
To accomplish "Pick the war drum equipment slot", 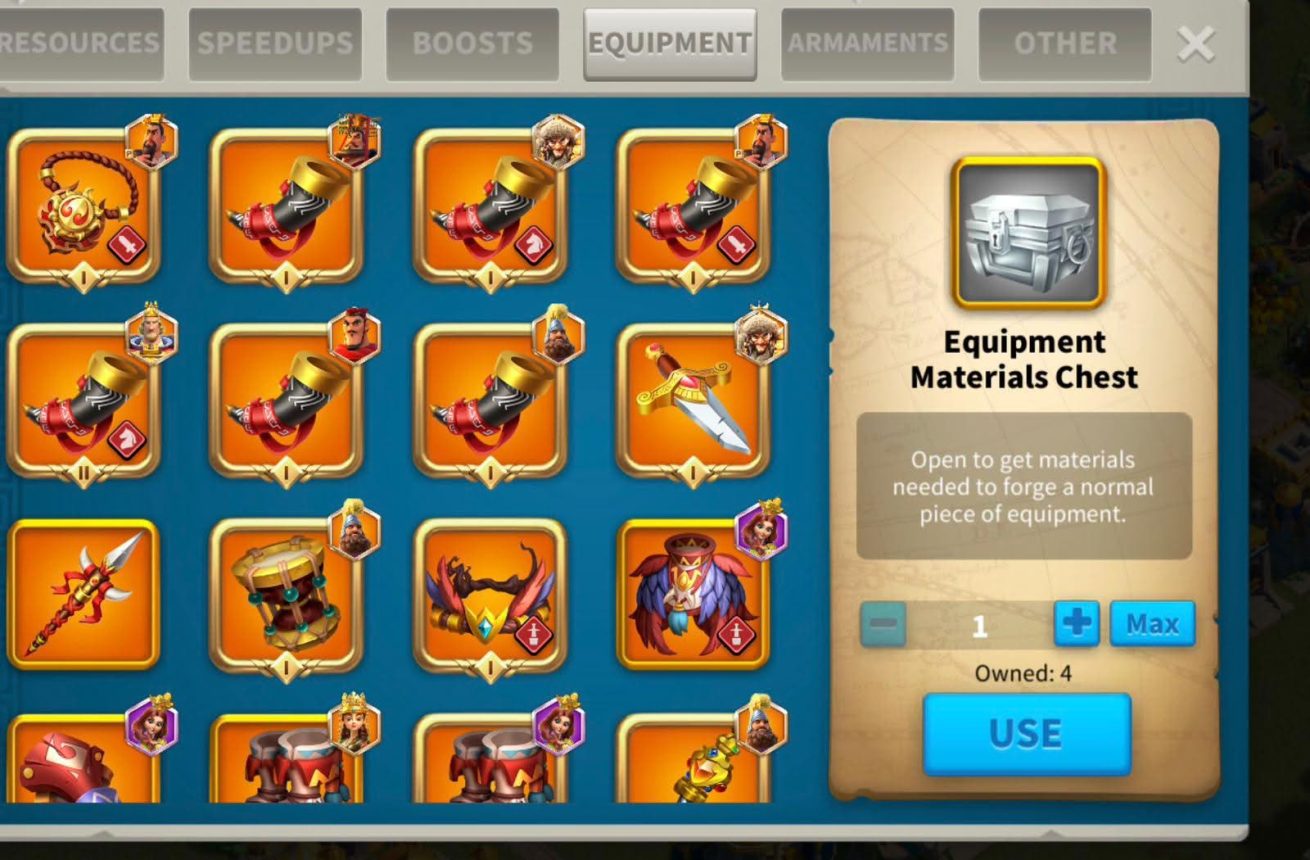I will 286,594.
